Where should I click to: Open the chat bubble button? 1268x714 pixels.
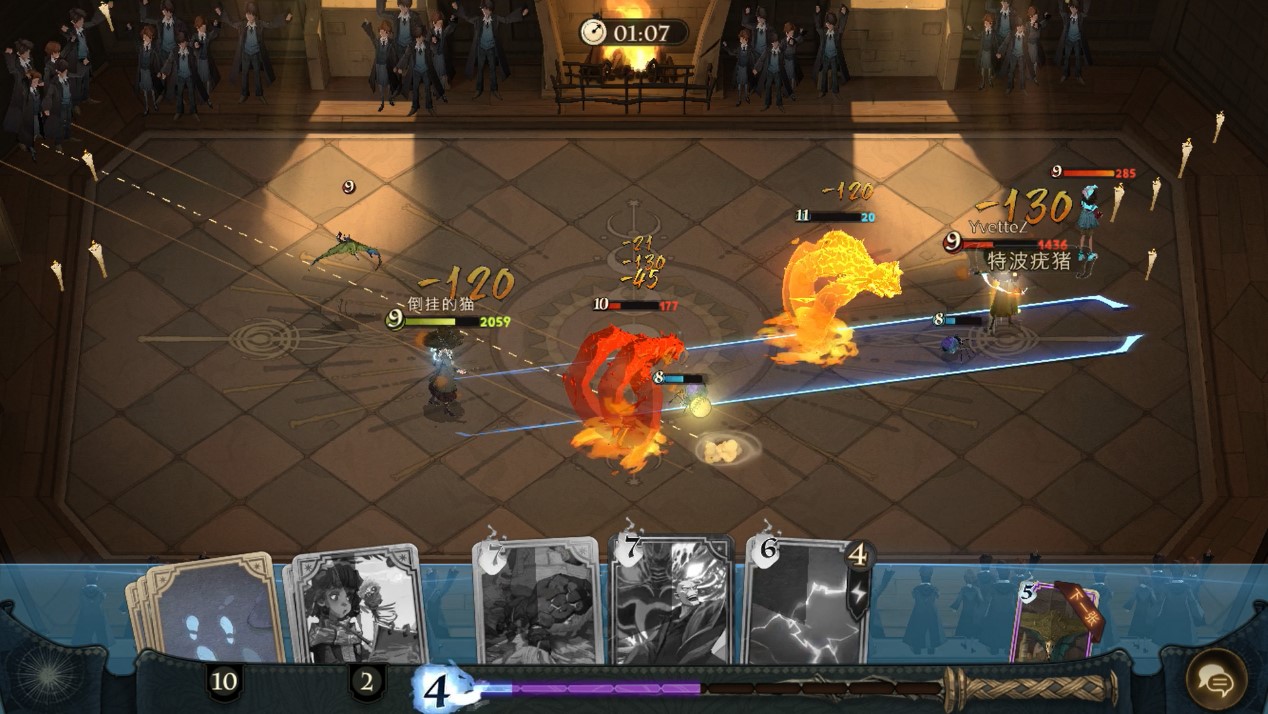[1216, 680]
